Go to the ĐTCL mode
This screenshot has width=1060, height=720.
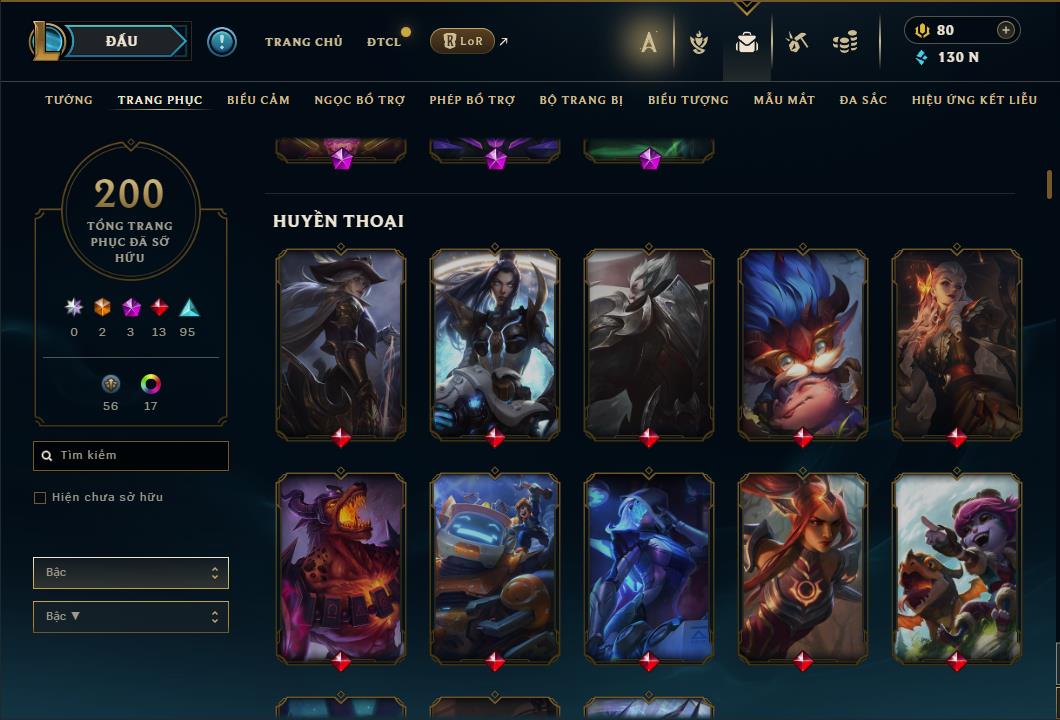pos(384,42)
